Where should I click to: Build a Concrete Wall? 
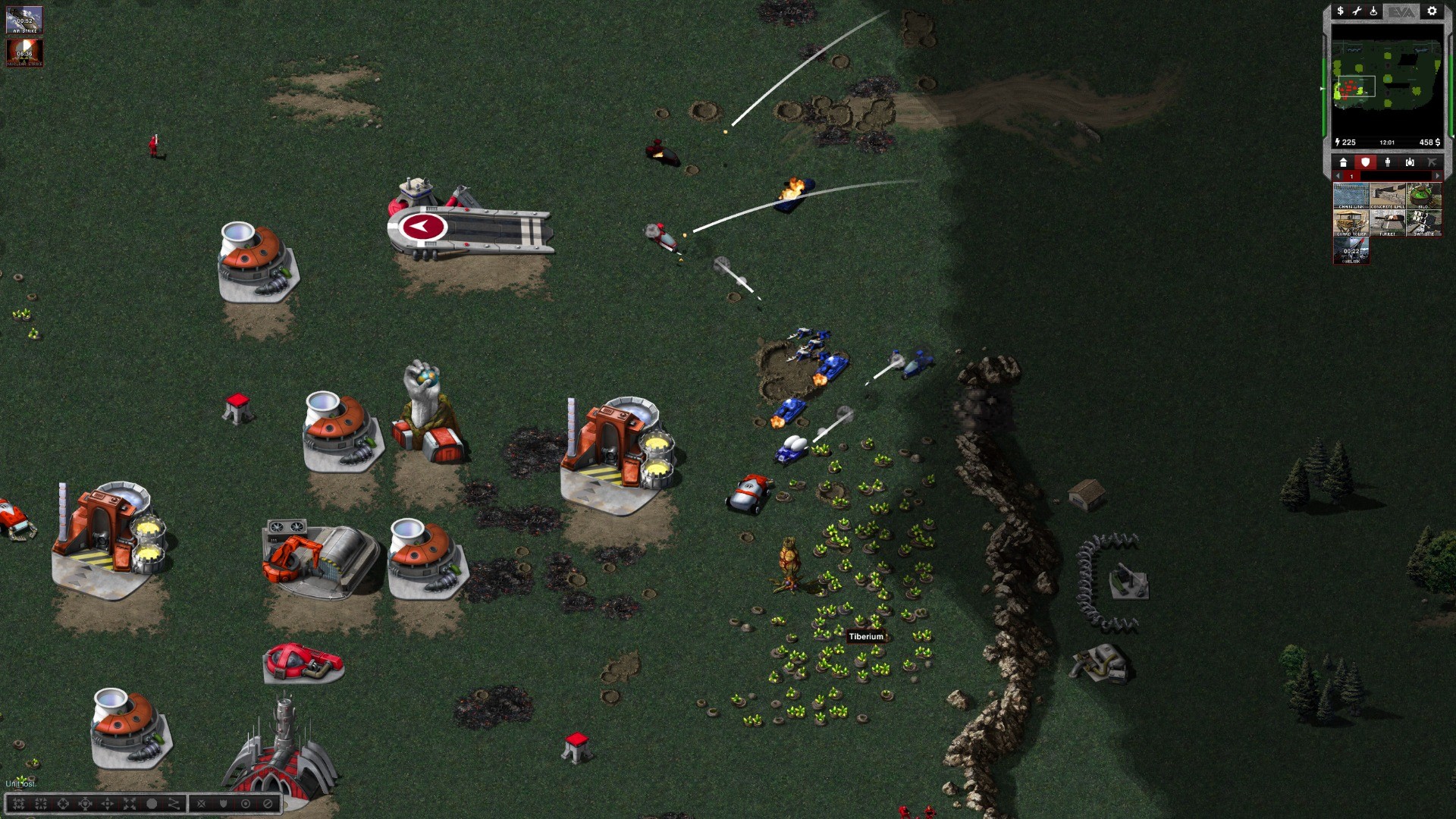pos(1387,196)
